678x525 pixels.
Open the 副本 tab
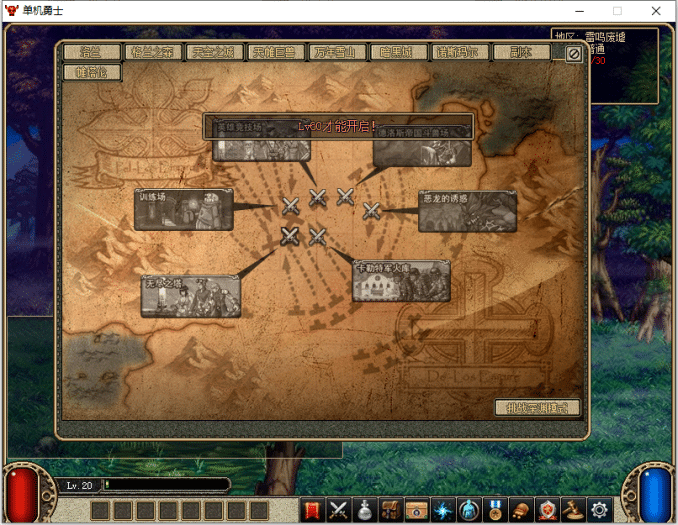(521, 53)
